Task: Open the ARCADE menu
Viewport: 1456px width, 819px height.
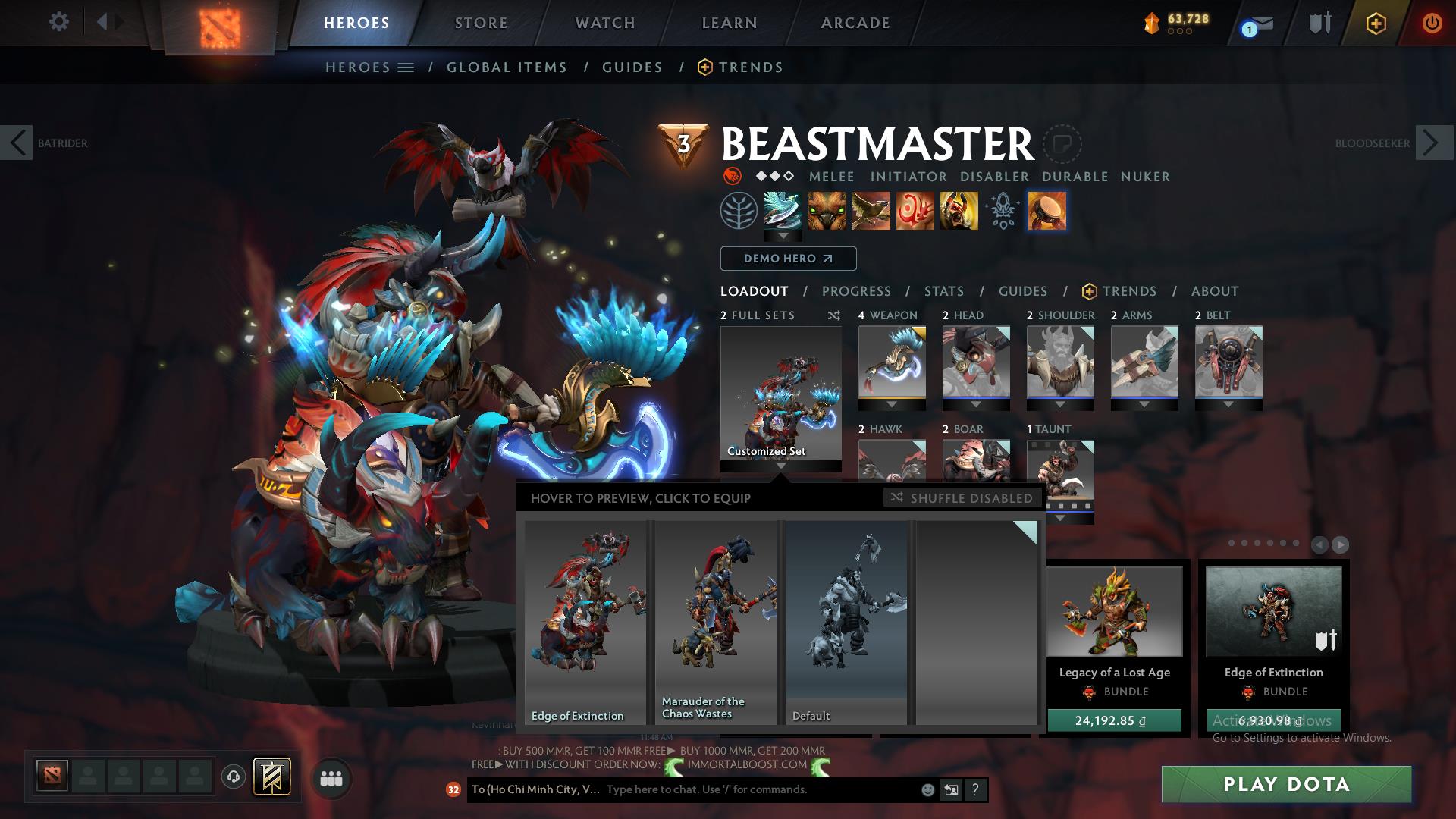Action: (855, 23)
